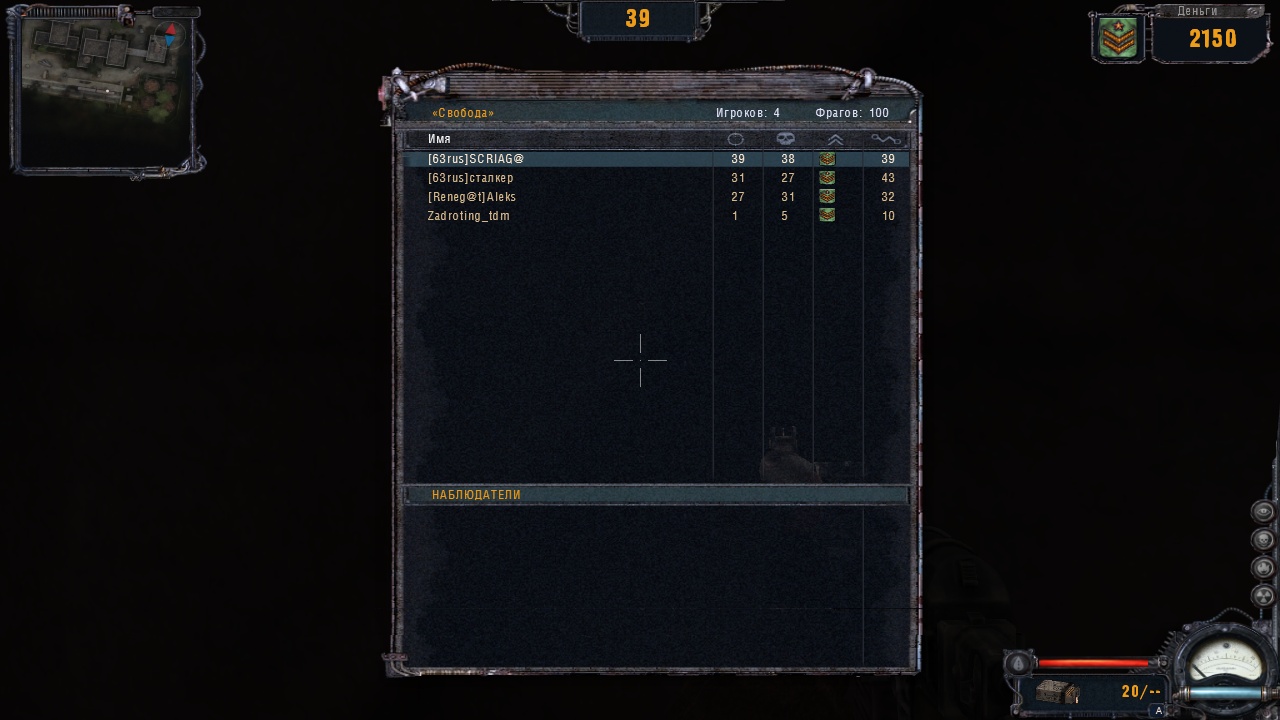1280x720 pixels.
Task: Click the rank chevrons column header
Action: pyautogui.click(x=835, y=139)
